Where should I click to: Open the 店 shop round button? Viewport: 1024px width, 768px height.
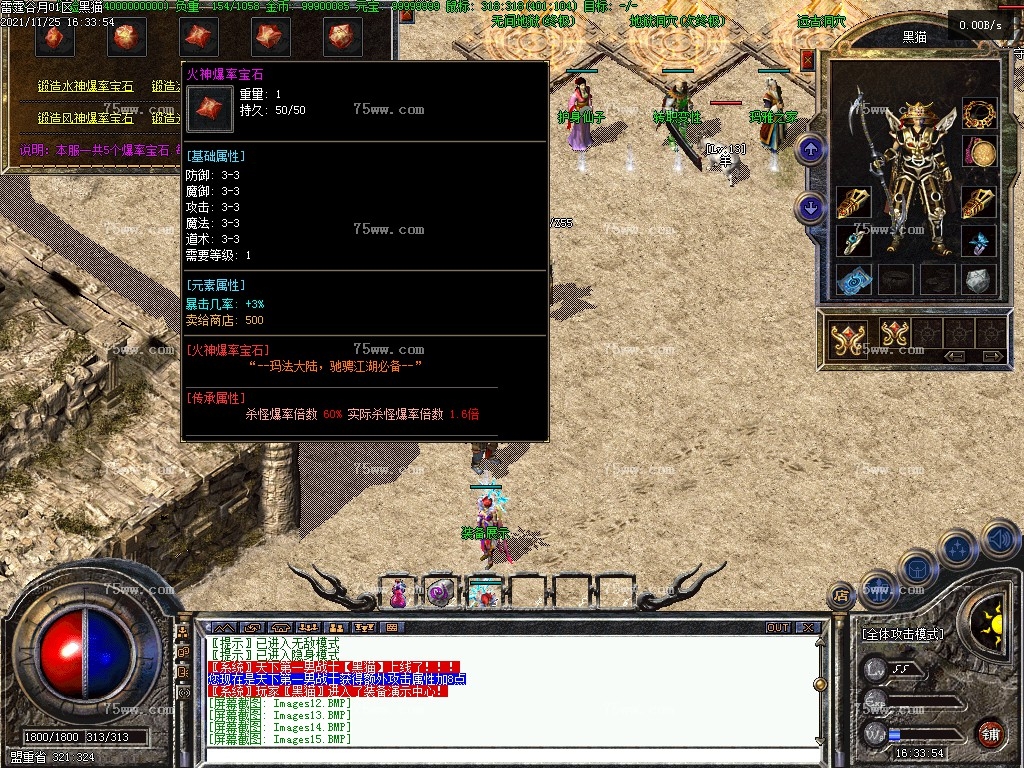(x=840, y=595)
